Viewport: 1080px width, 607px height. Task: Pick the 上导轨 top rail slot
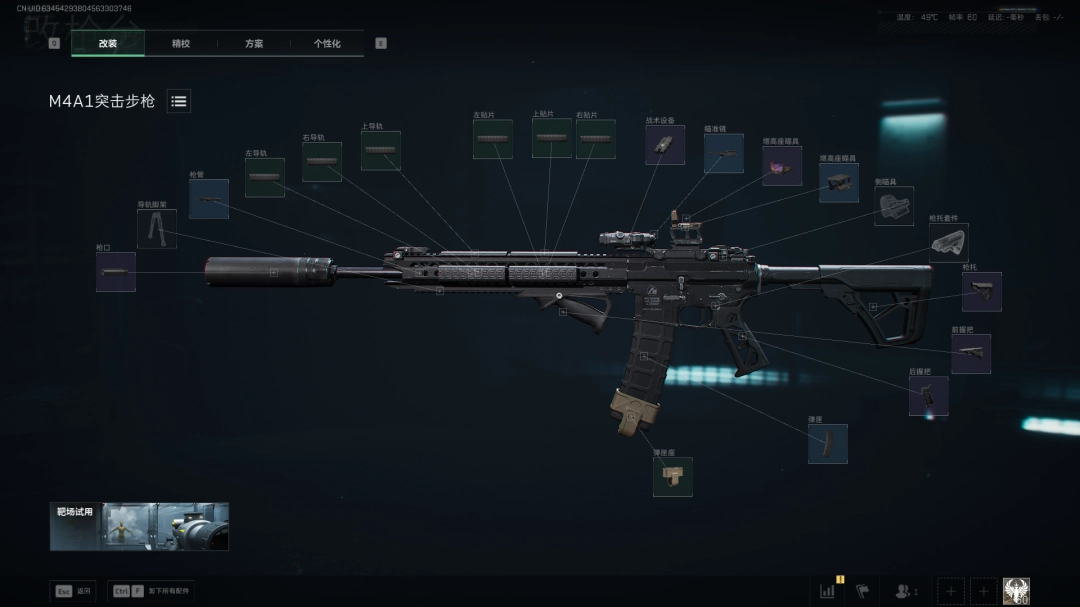click(x=381, y=150)
